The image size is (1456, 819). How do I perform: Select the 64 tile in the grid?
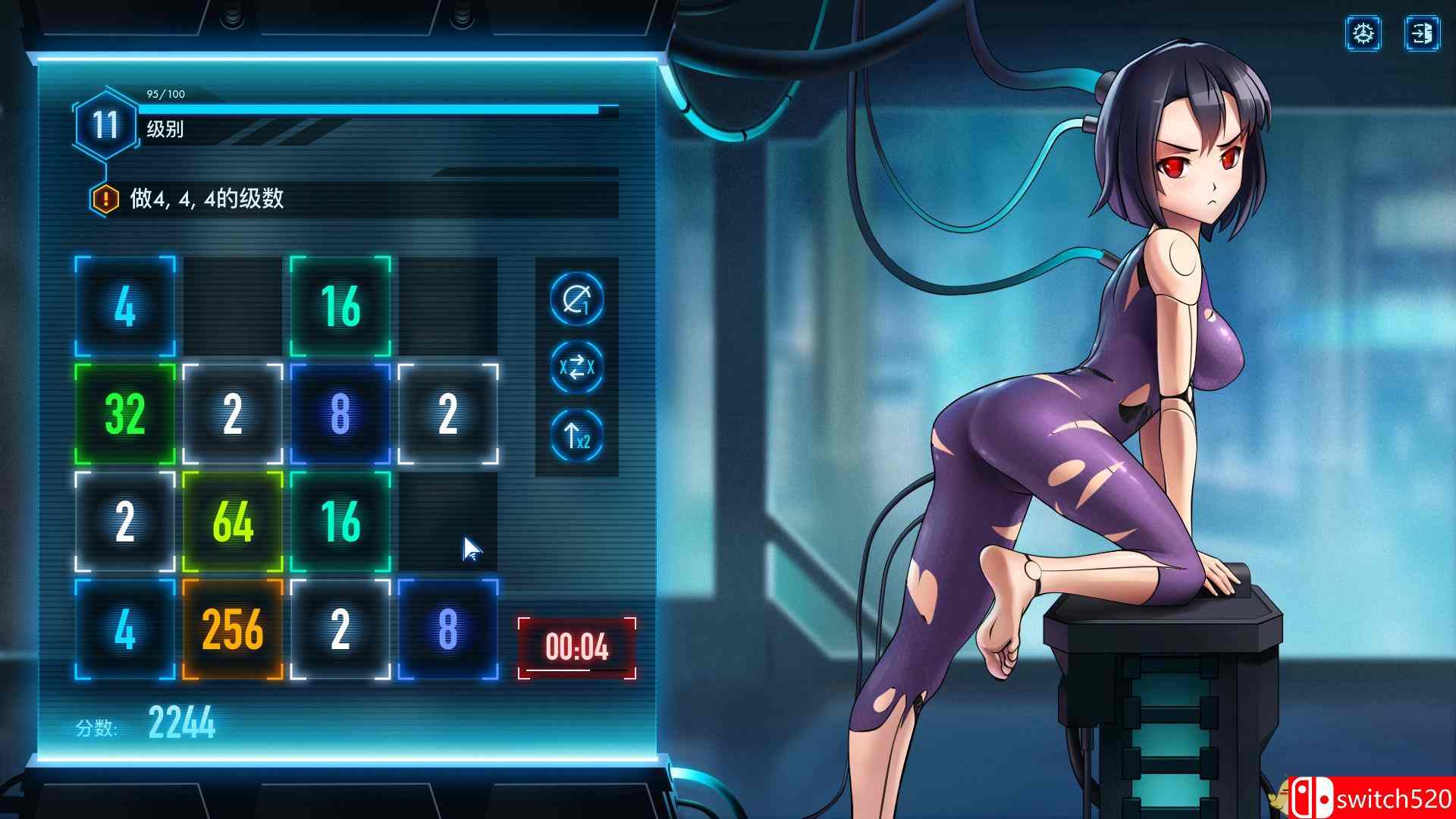(232, 522)
